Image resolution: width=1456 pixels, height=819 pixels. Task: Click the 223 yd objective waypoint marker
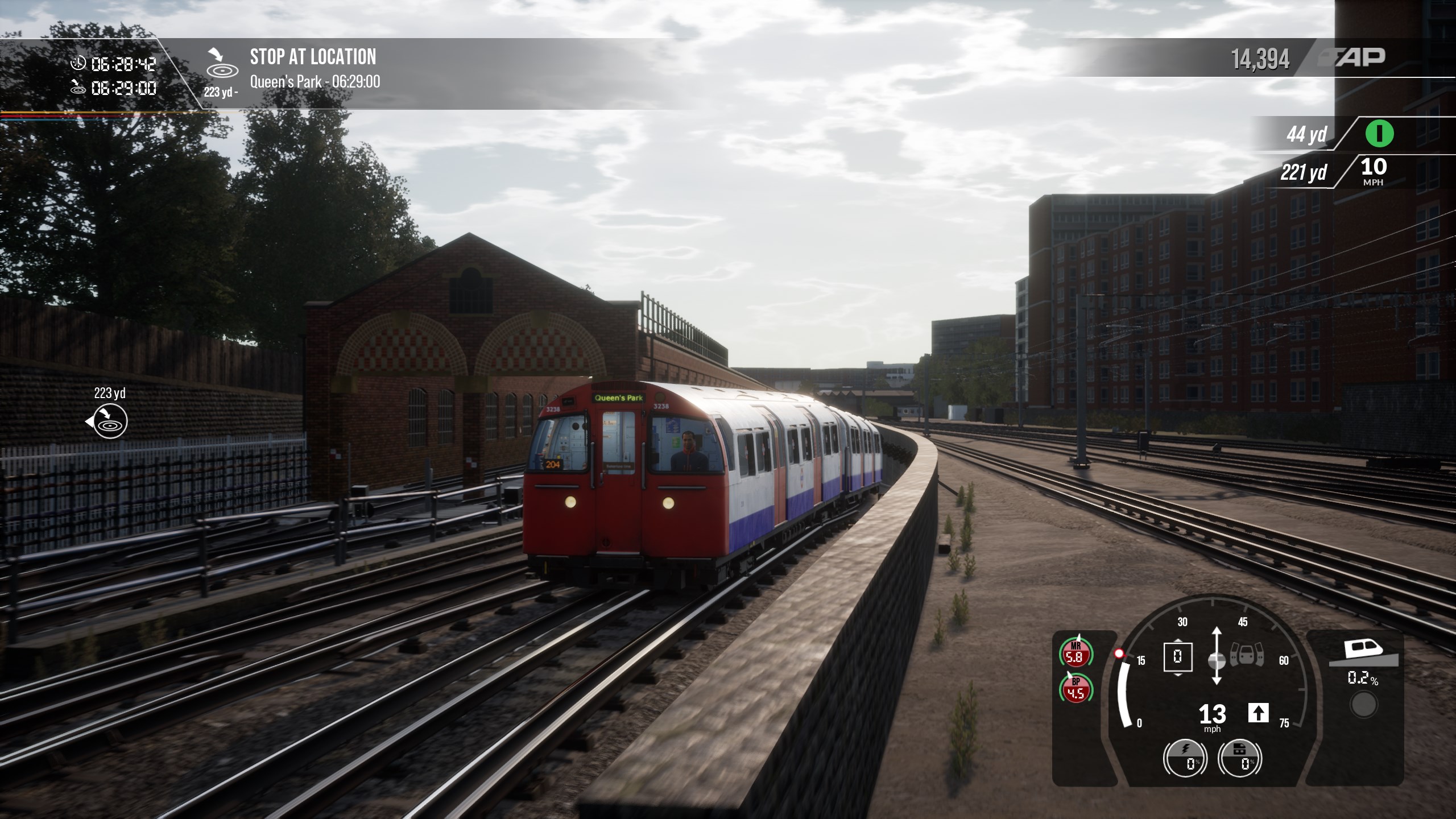110,421
